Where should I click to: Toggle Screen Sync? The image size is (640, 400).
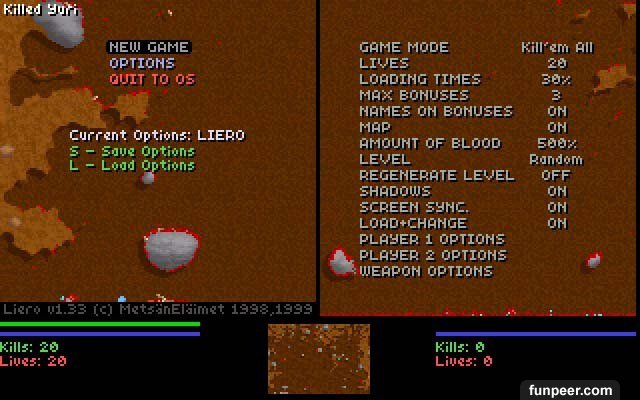(413, 207)
